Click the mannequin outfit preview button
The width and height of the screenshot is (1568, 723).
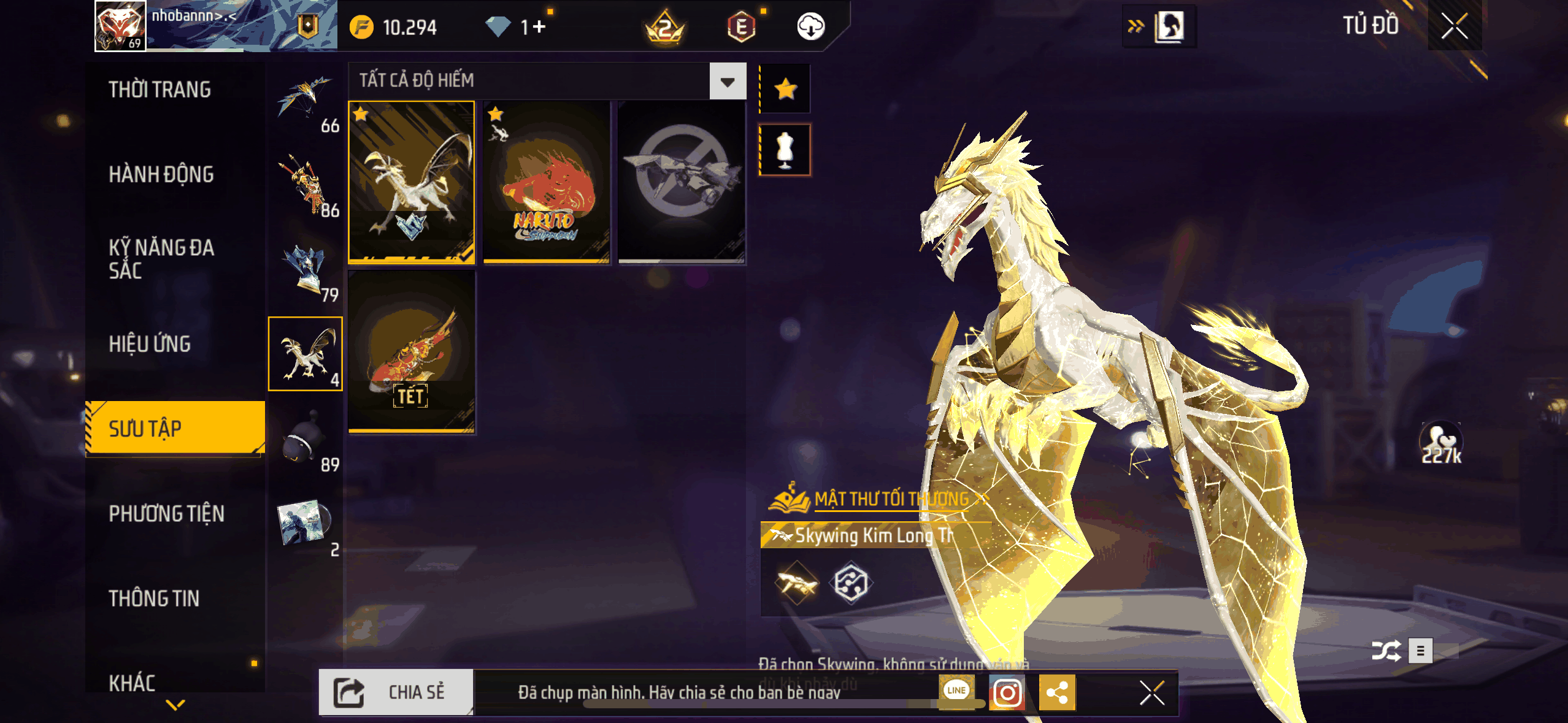(x=785, y=150)
